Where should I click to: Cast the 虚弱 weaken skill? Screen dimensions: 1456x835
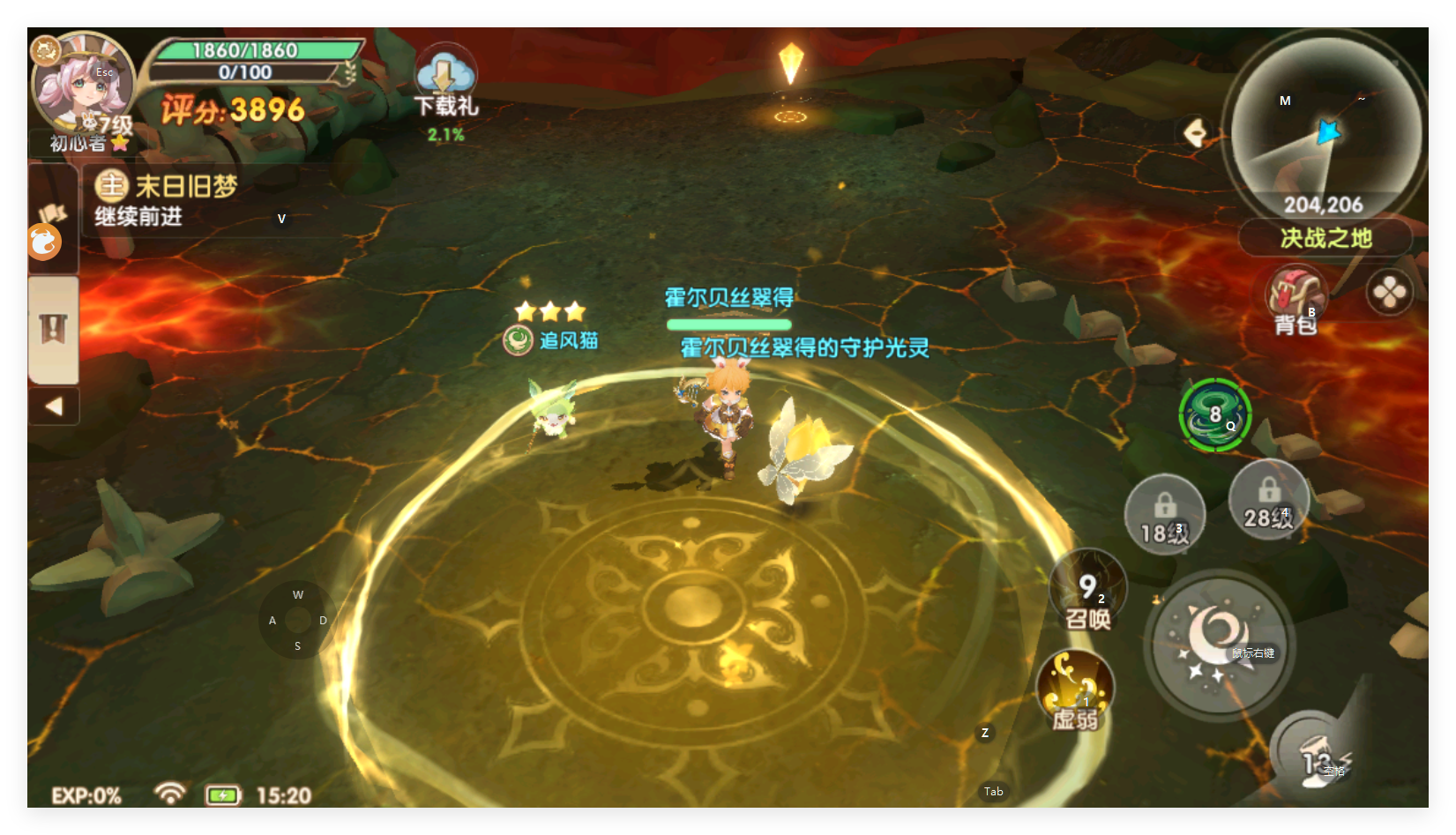pos(1075,692)
